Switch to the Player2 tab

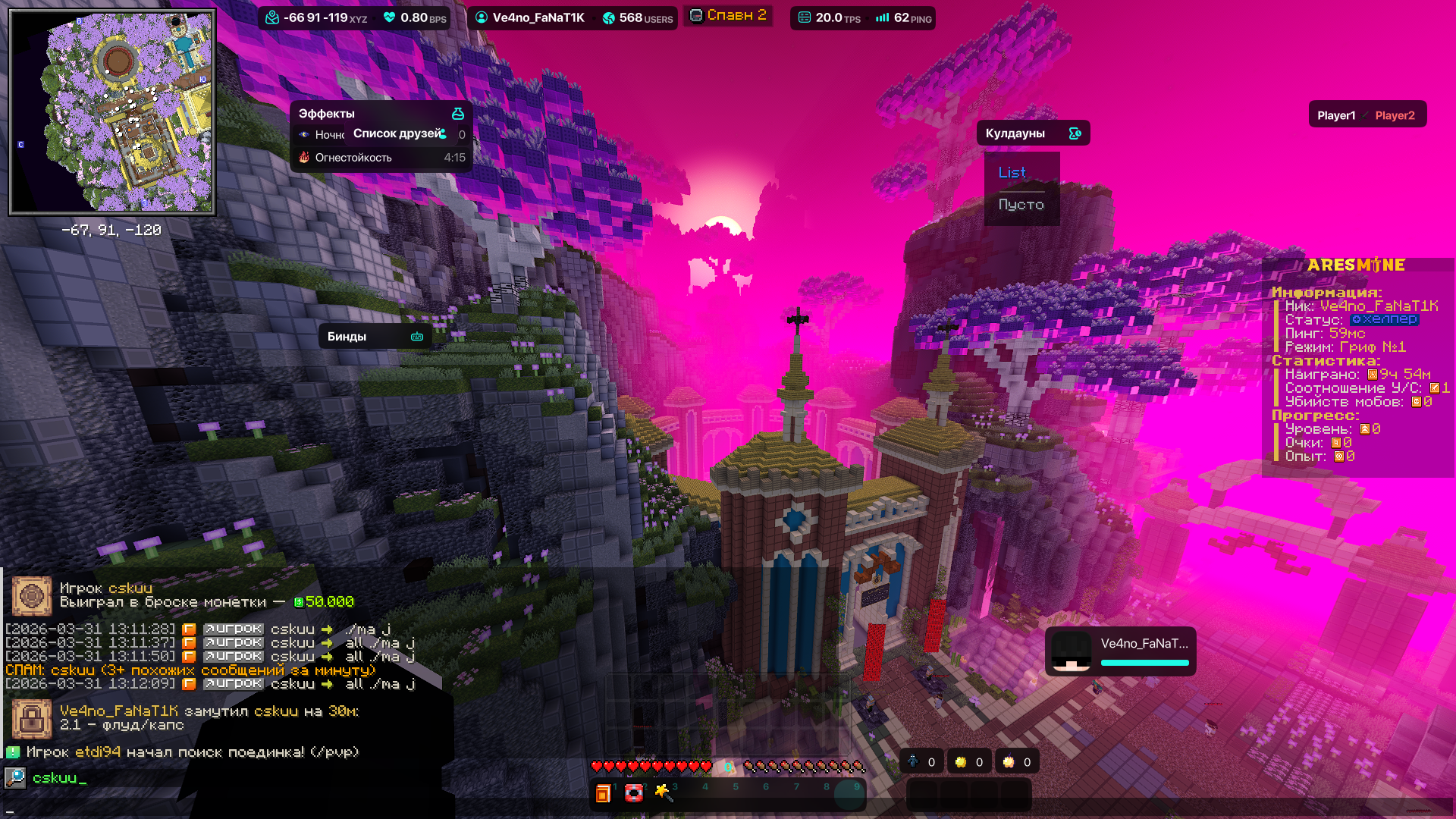pyautogui.click(x=1395, y=115)
